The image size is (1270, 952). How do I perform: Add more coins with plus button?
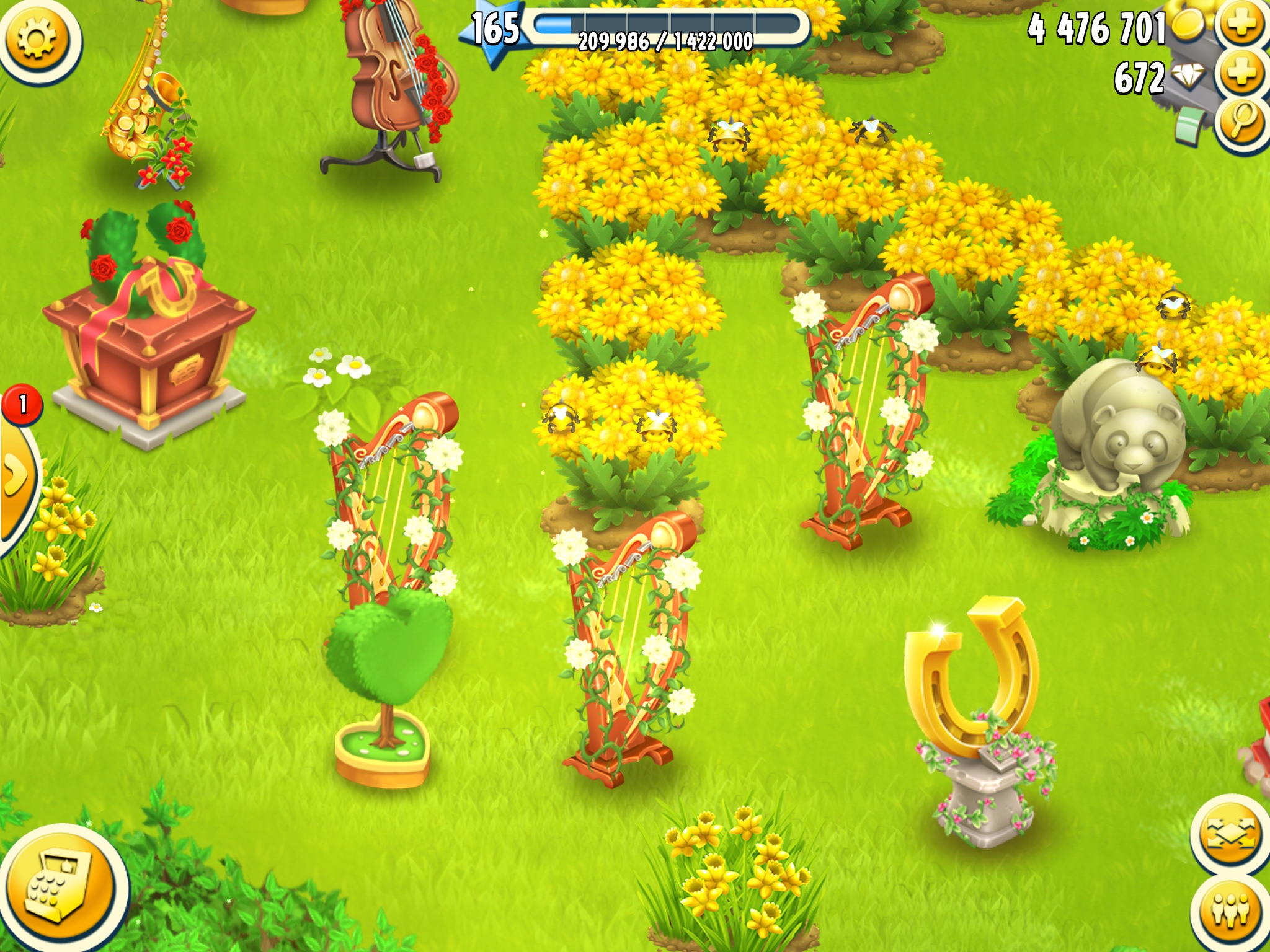[1243, 27]
